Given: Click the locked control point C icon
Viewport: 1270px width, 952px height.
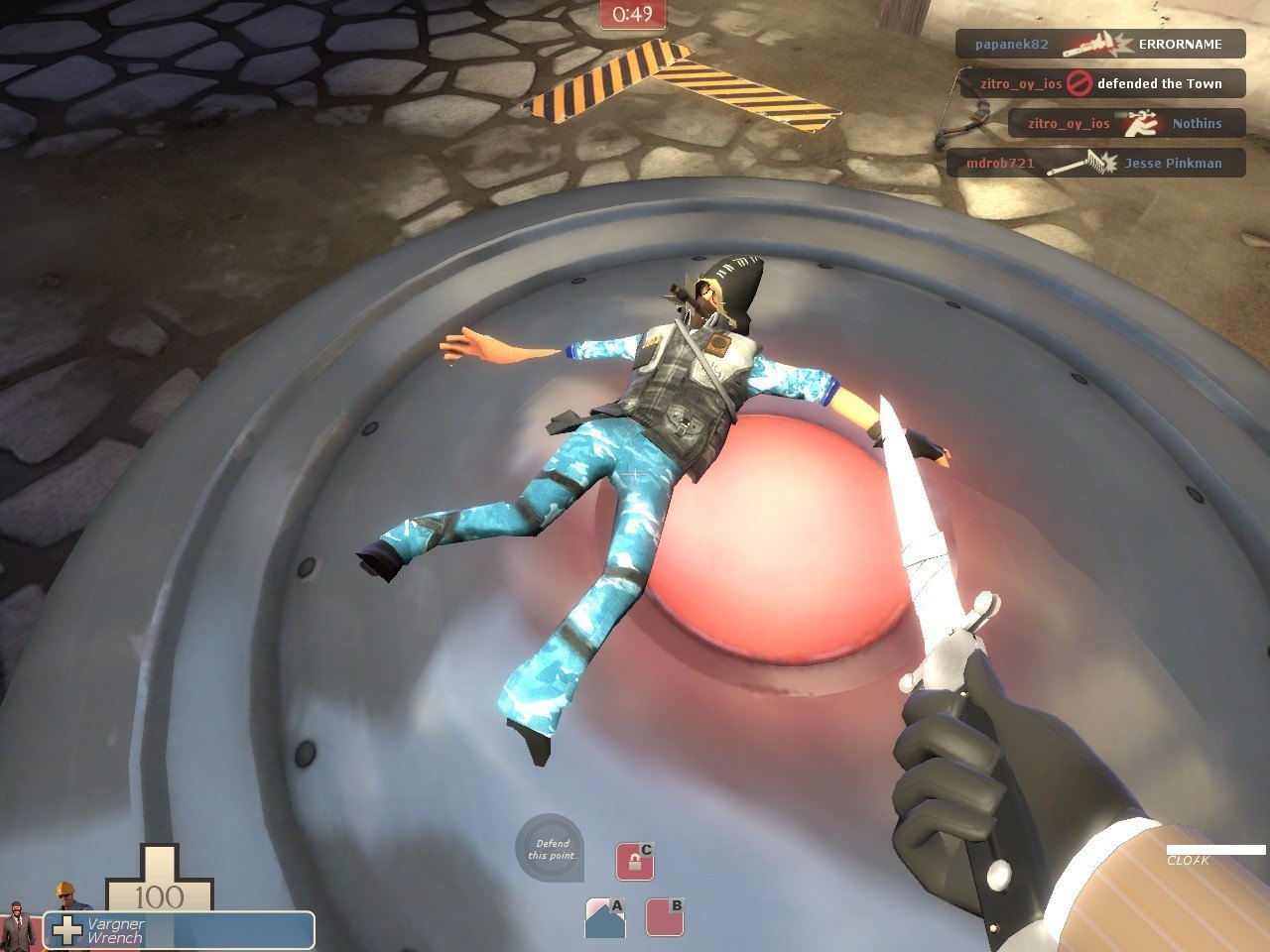Looking at the screenshot, I should pos(635,861).
